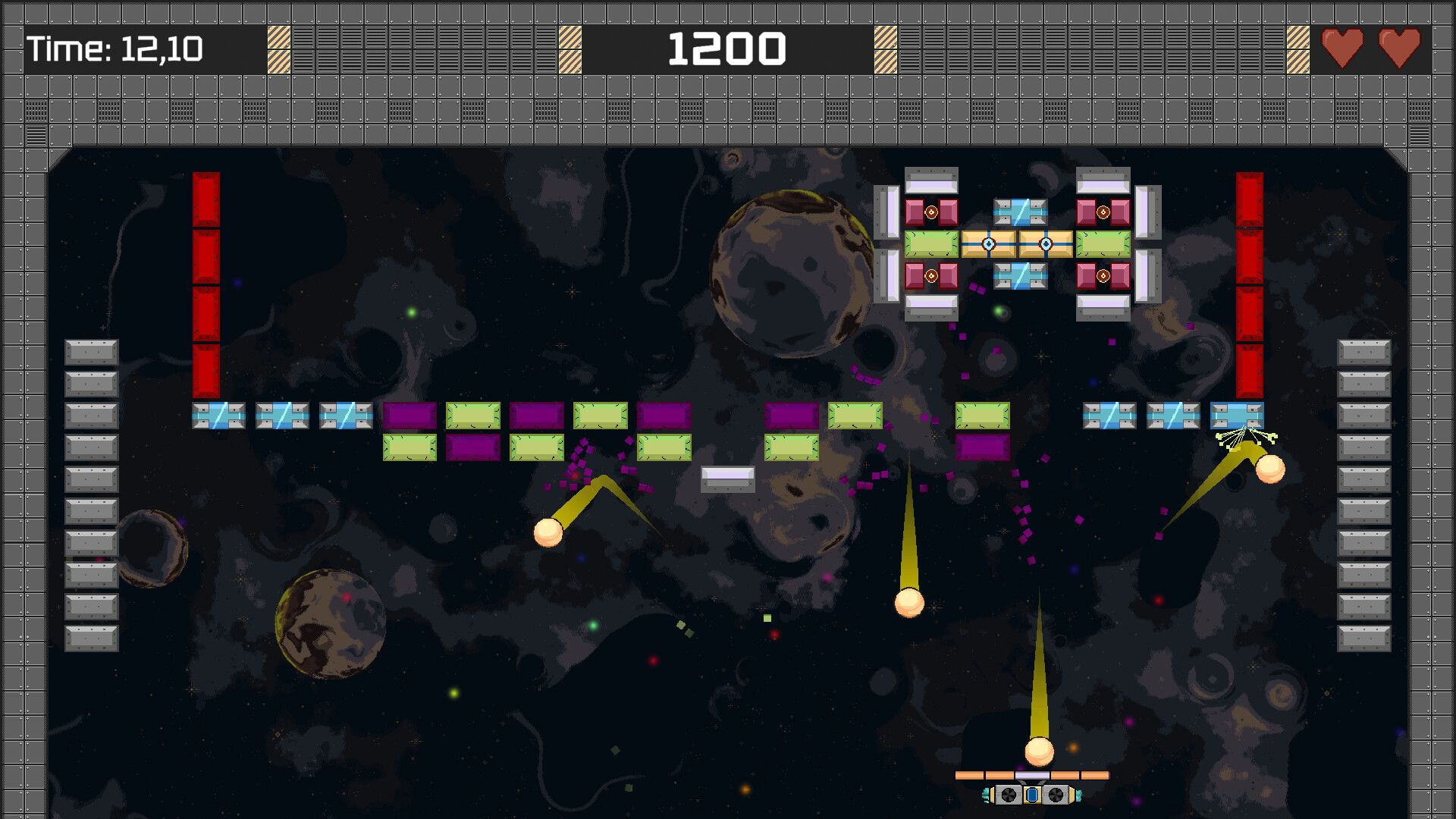Click the second heart life icon
Image resolution: width=1456 pixels, height=819 pixels.
pyautogui.click(x=1400, y=46)
